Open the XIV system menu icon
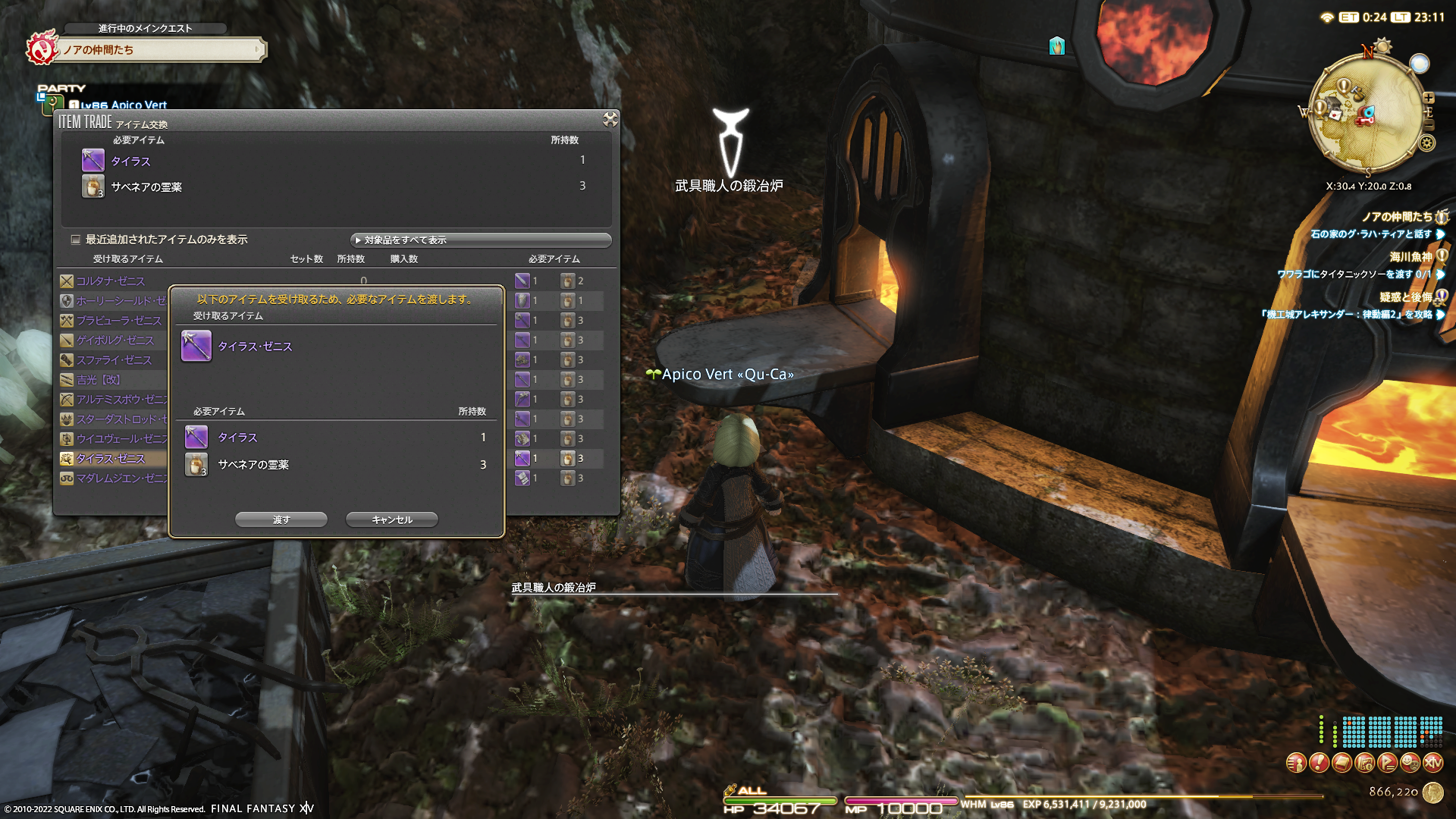This screenshot has height=819, width=1456. (1432, 763)
